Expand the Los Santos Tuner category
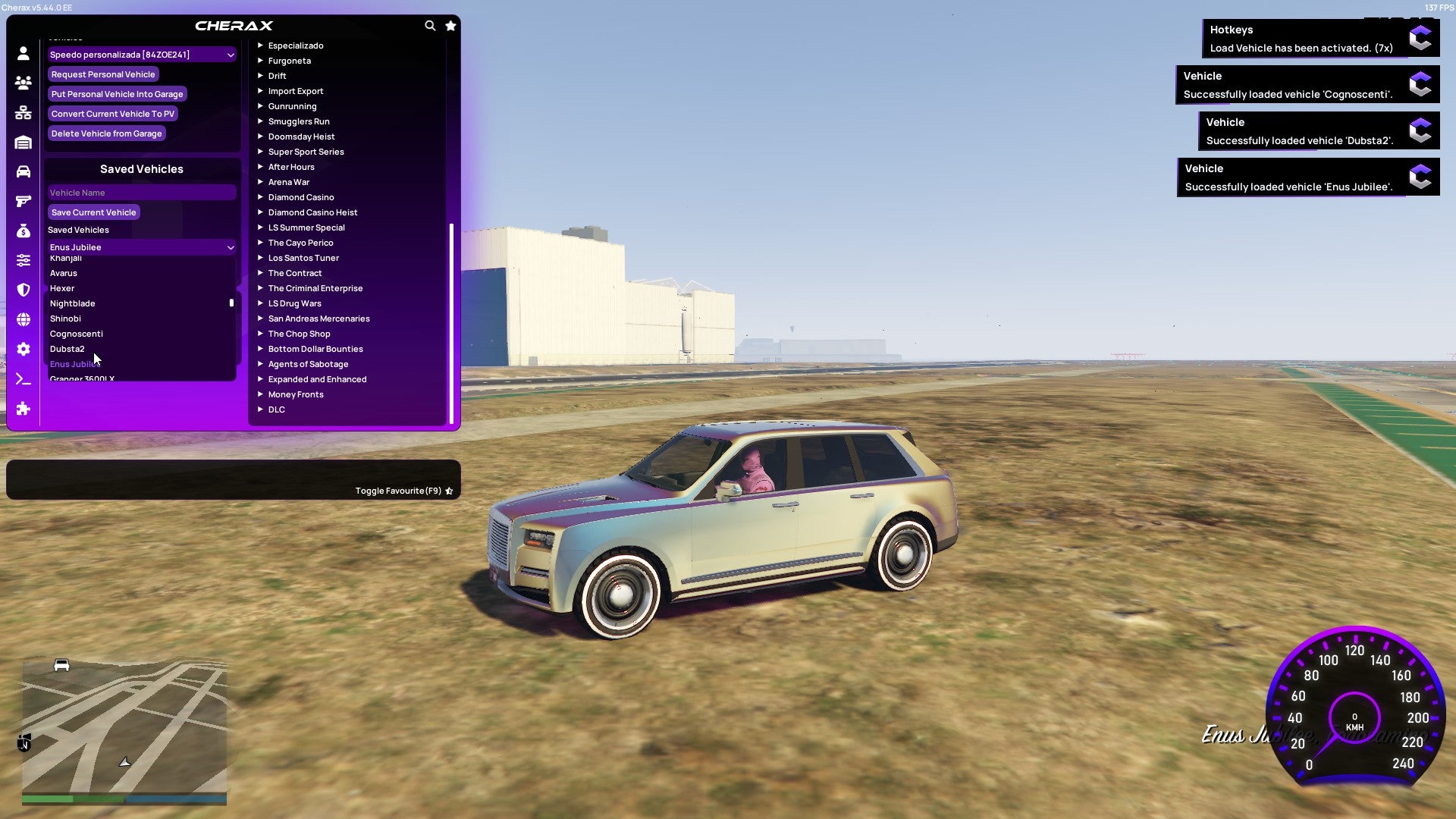 (303, 258)
